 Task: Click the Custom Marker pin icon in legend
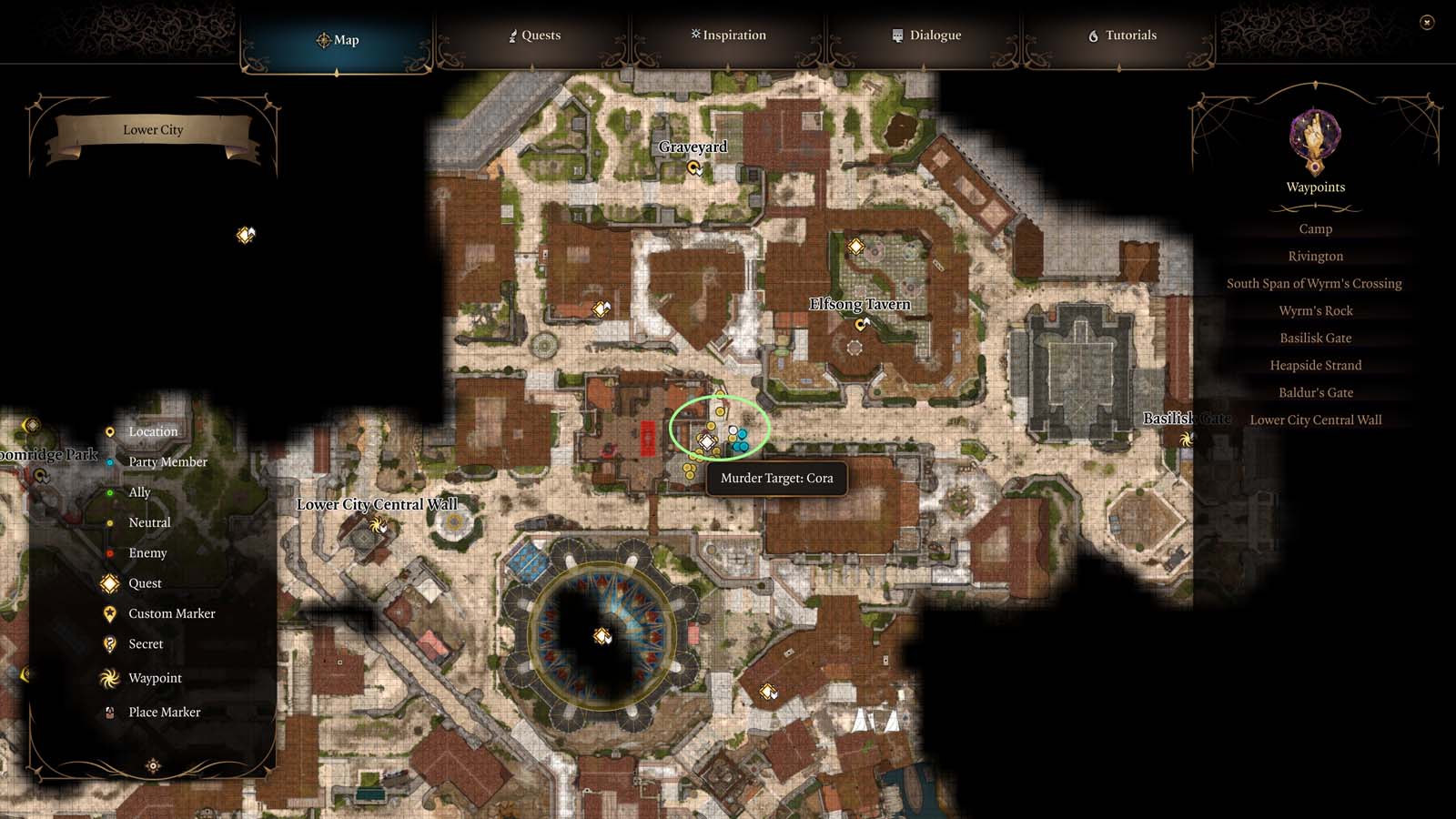110,613
